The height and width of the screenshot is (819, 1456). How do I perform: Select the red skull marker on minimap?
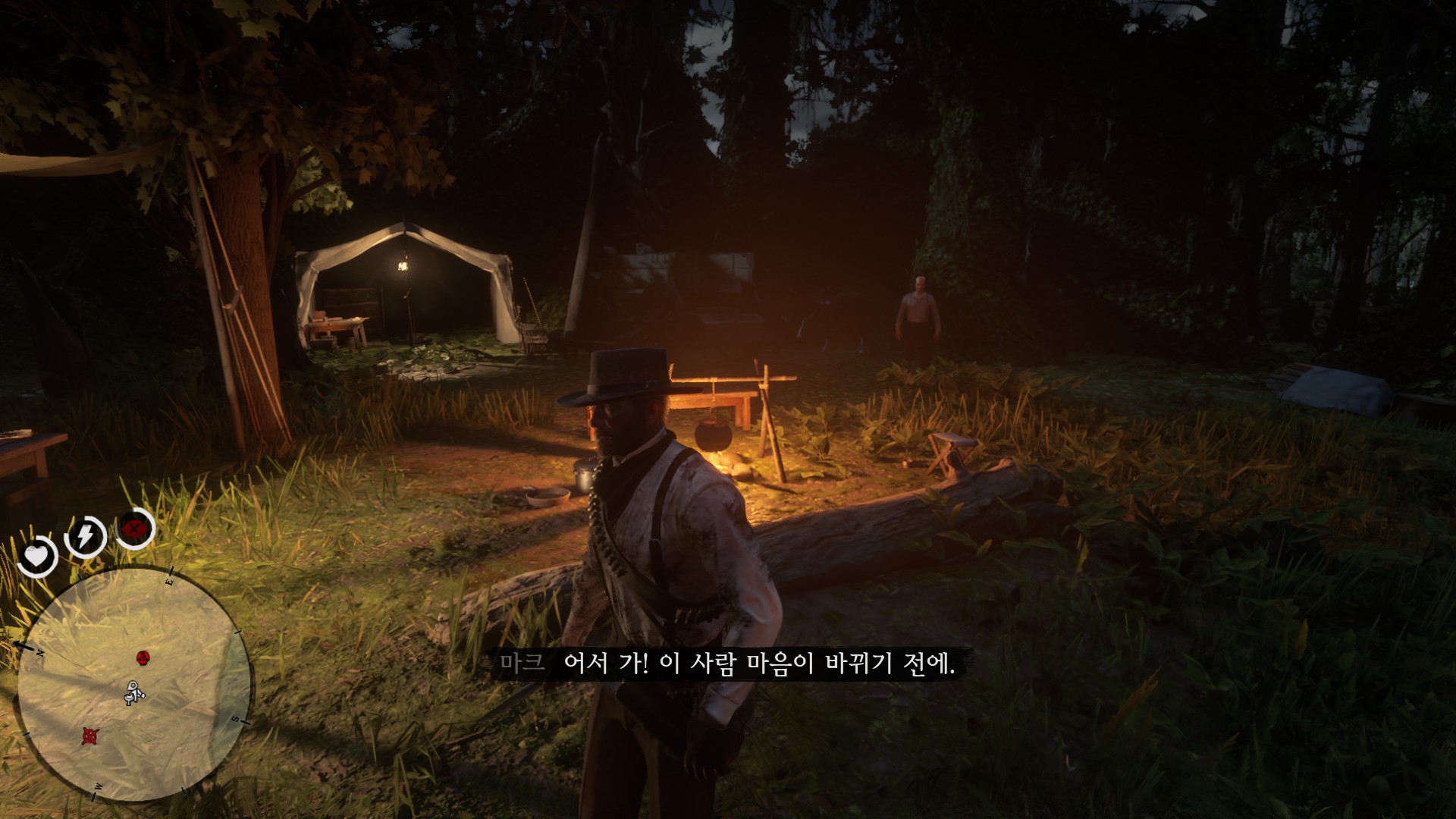[142, 657]
